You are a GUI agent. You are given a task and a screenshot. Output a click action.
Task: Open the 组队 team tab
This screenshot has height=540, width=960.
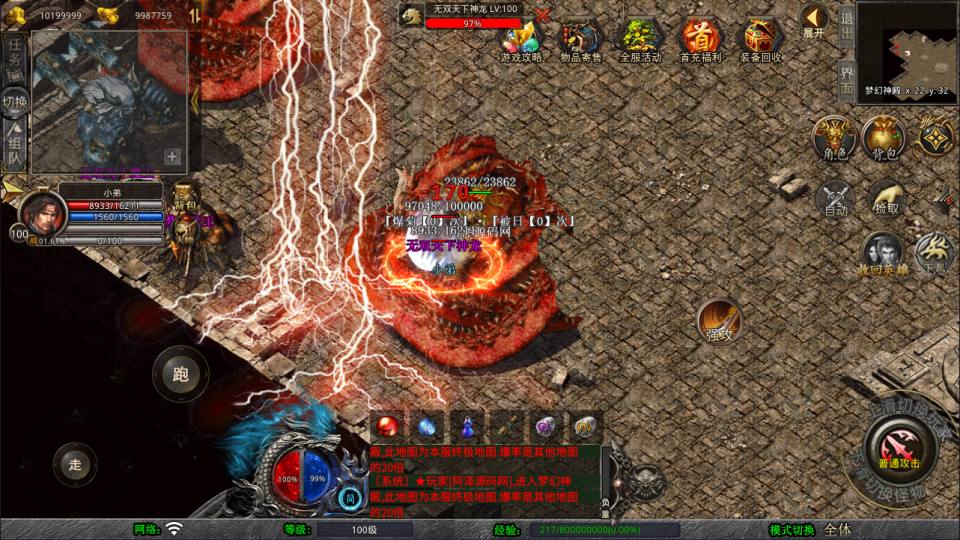coord(14,146)
